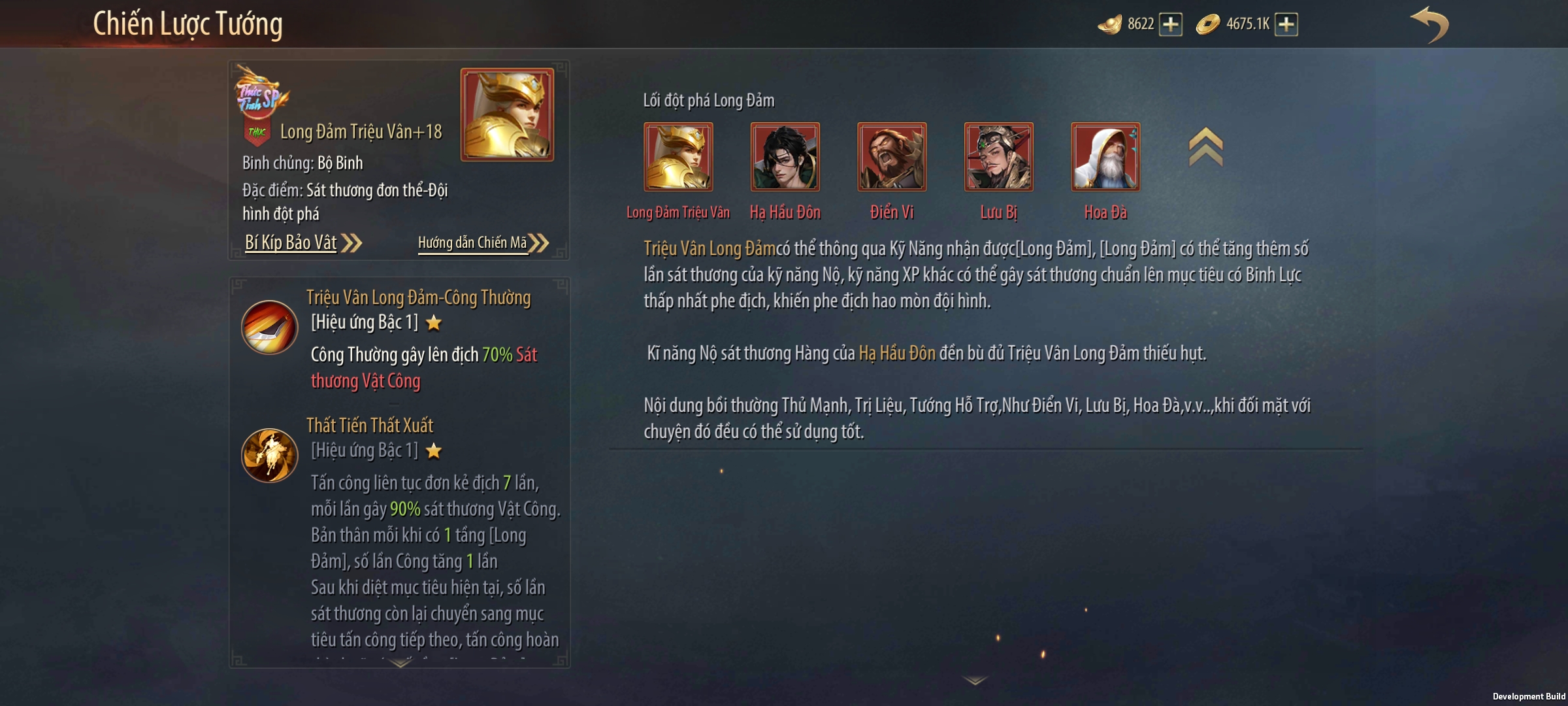Image resolution: width=1568 pixels, height=706 pixels.
Task: Inspect Thất Tiến Thất Xuất skill icon
Action: click(269, 455)
